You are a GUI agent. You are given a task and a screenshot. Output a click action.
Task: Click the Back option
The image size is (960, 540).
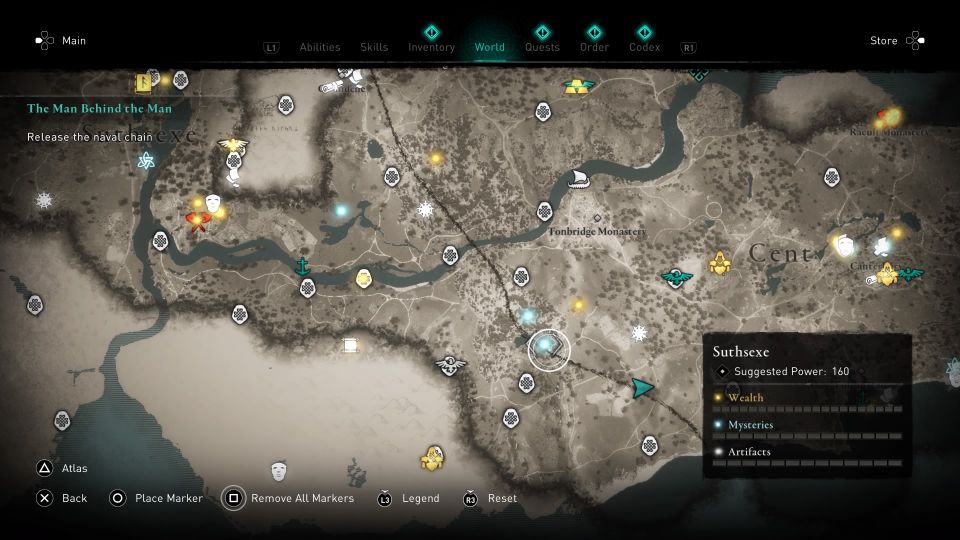[x=74, y=498]
